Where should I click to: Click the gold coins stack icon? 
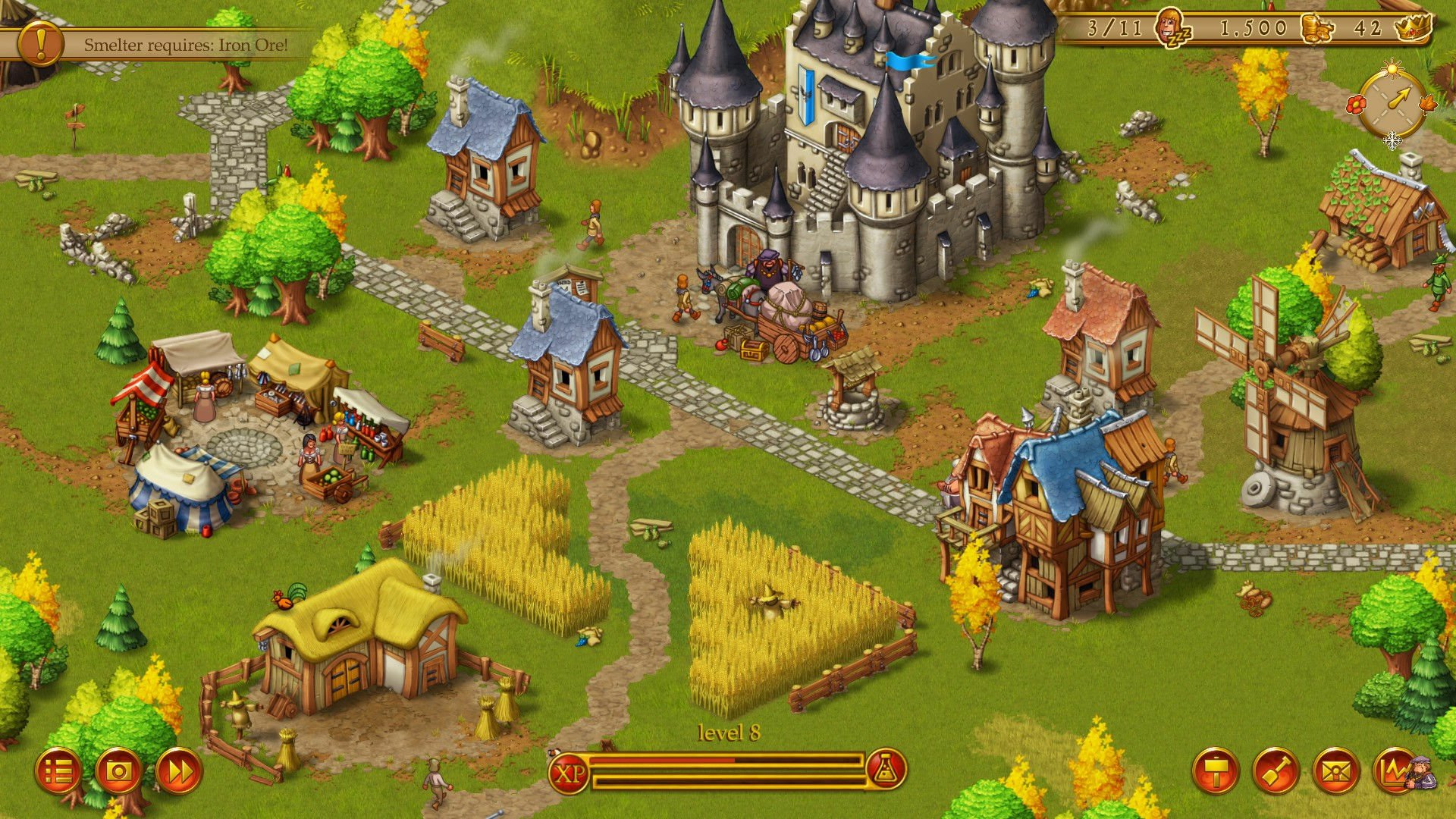[x=1316, y=29]
